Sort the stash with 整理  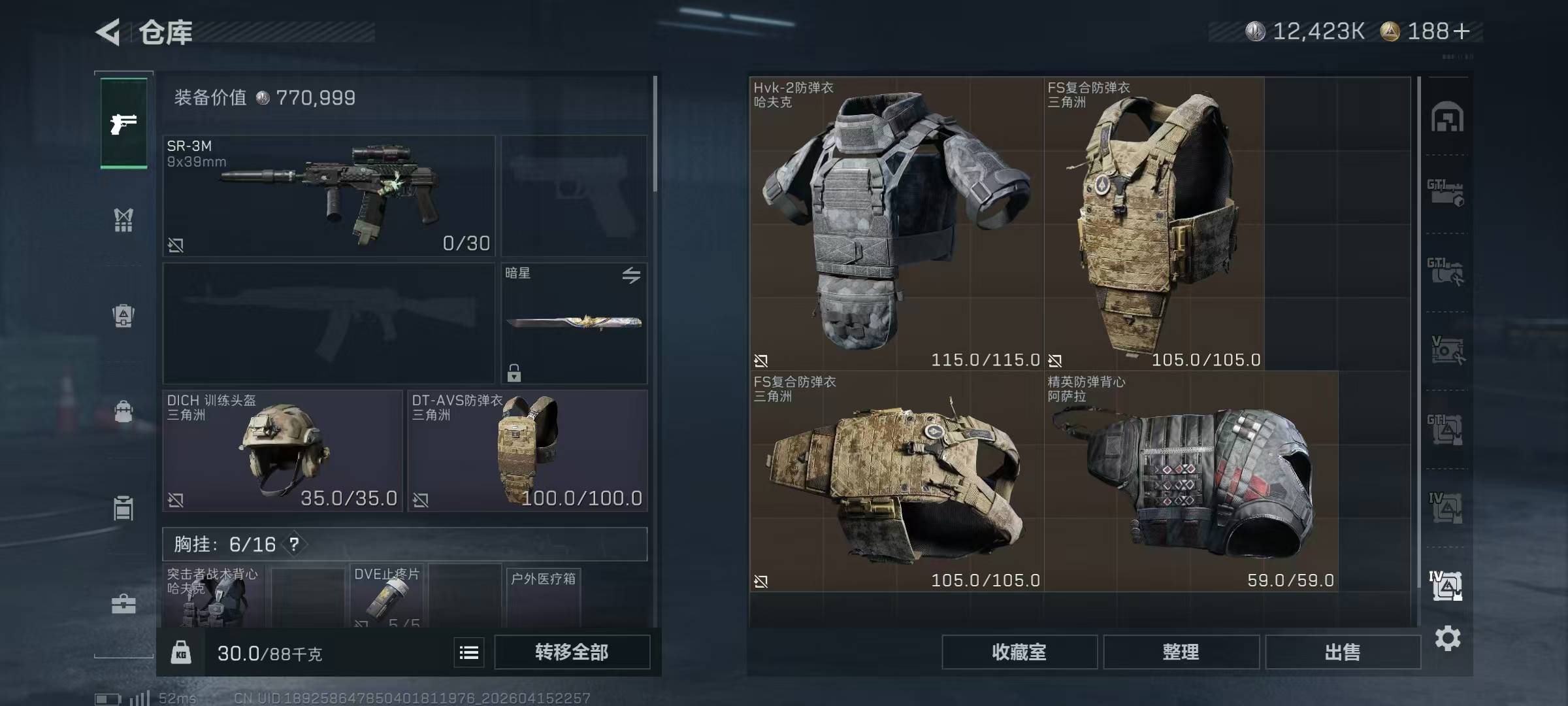[1181, 652]
